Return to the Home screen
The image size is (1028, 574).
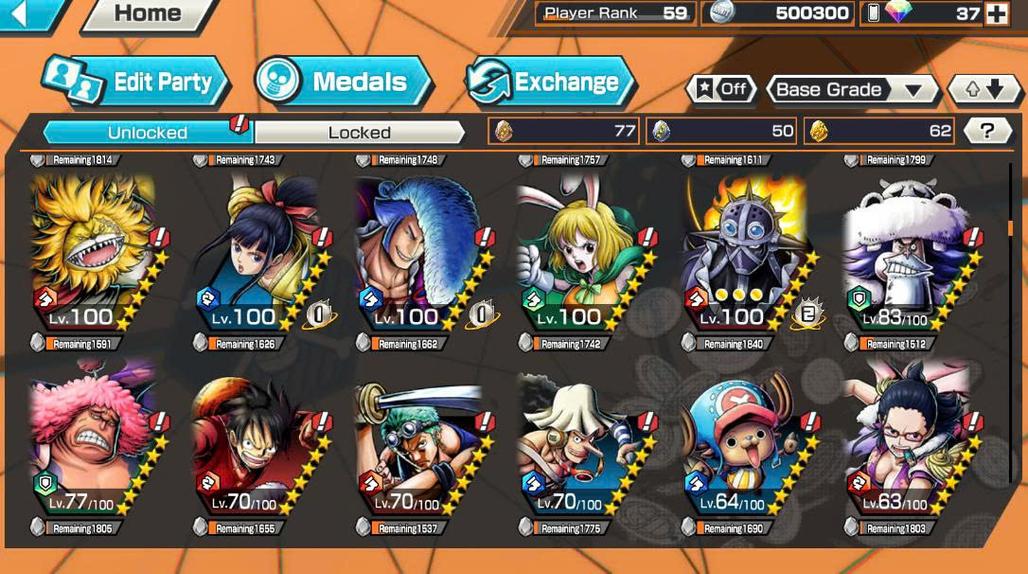pos(148,15)
